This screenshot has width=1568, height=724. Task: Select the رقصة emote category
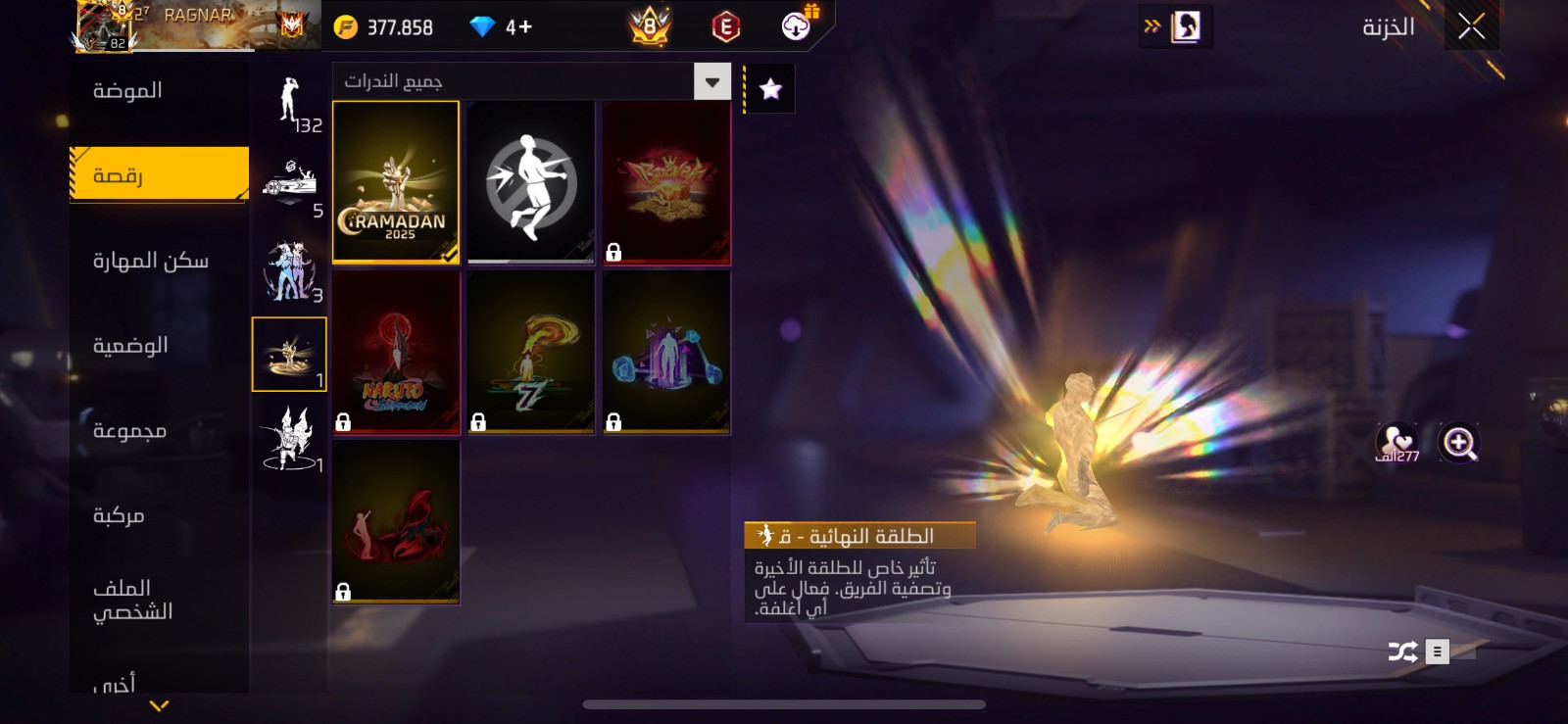[159, 174]
